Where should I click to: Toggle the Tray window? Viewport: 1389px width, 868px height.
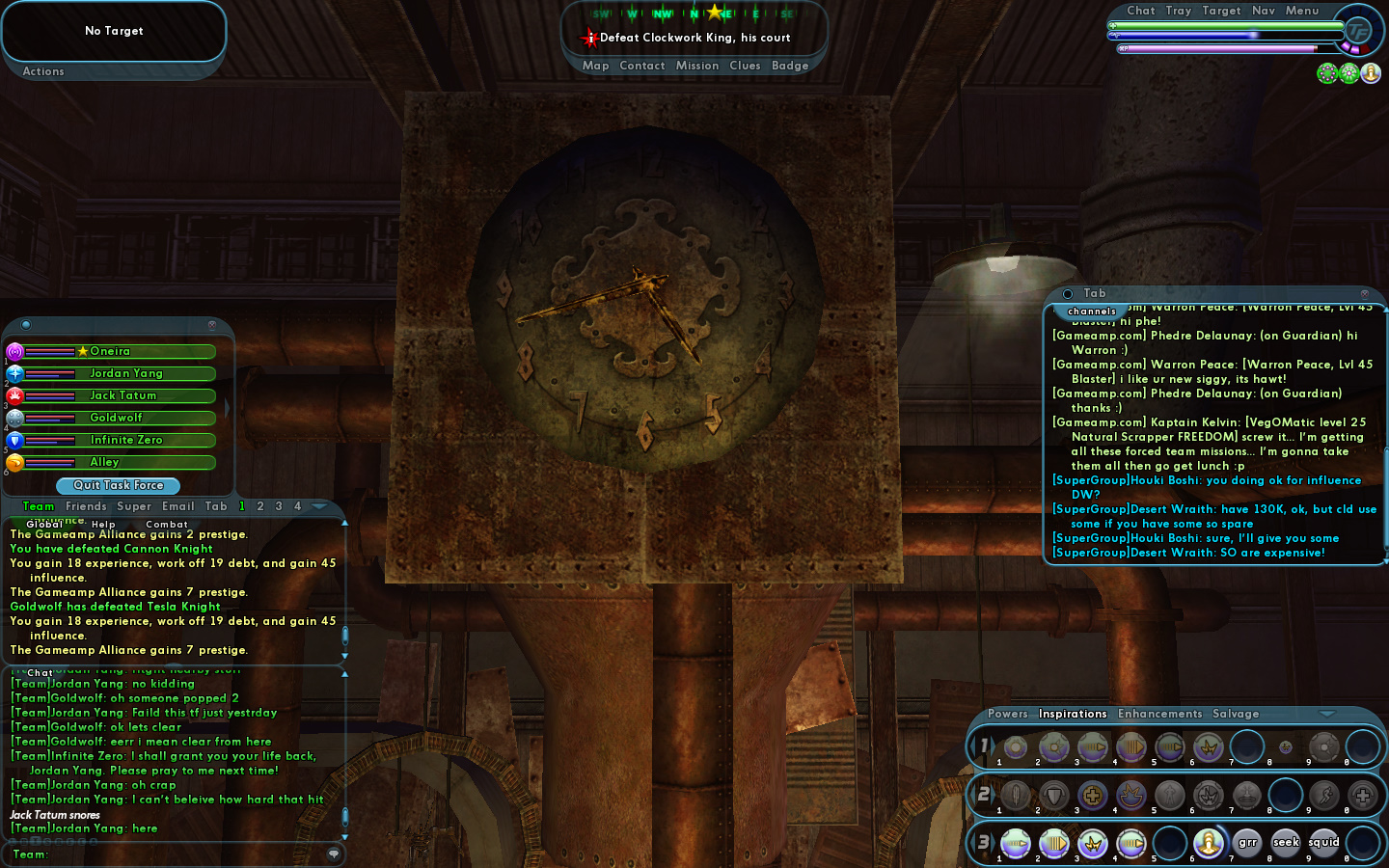point(1178,11)
